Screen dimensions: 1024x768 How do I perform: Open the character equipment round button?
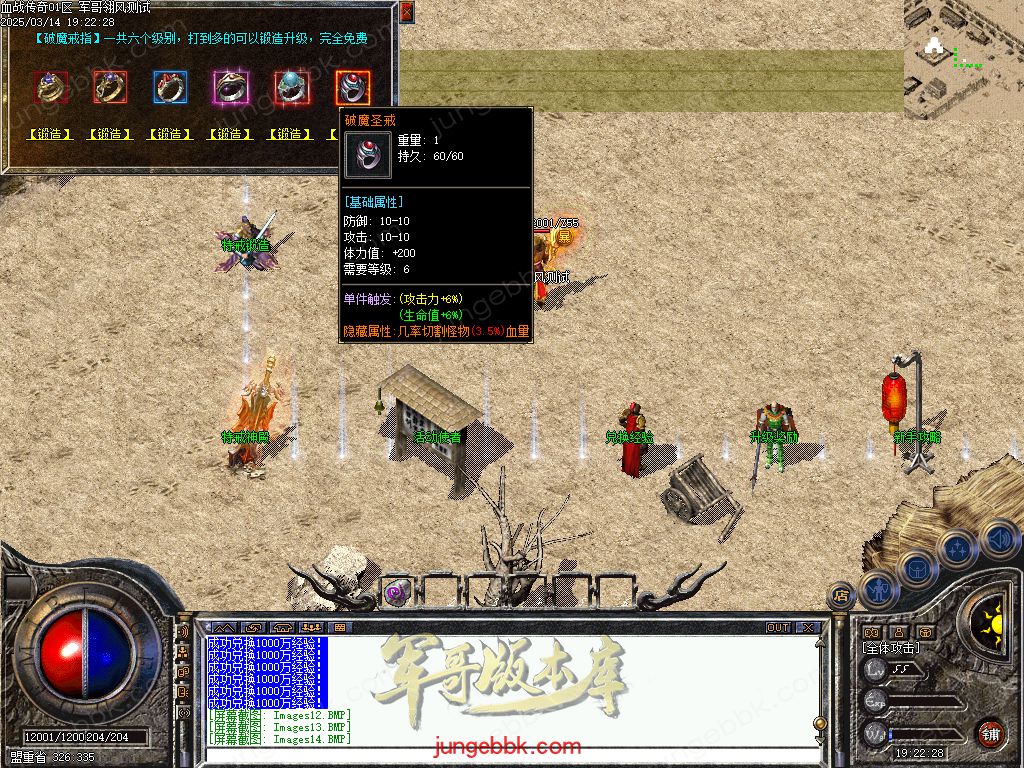pyautogui.click(x=877, y=590)
